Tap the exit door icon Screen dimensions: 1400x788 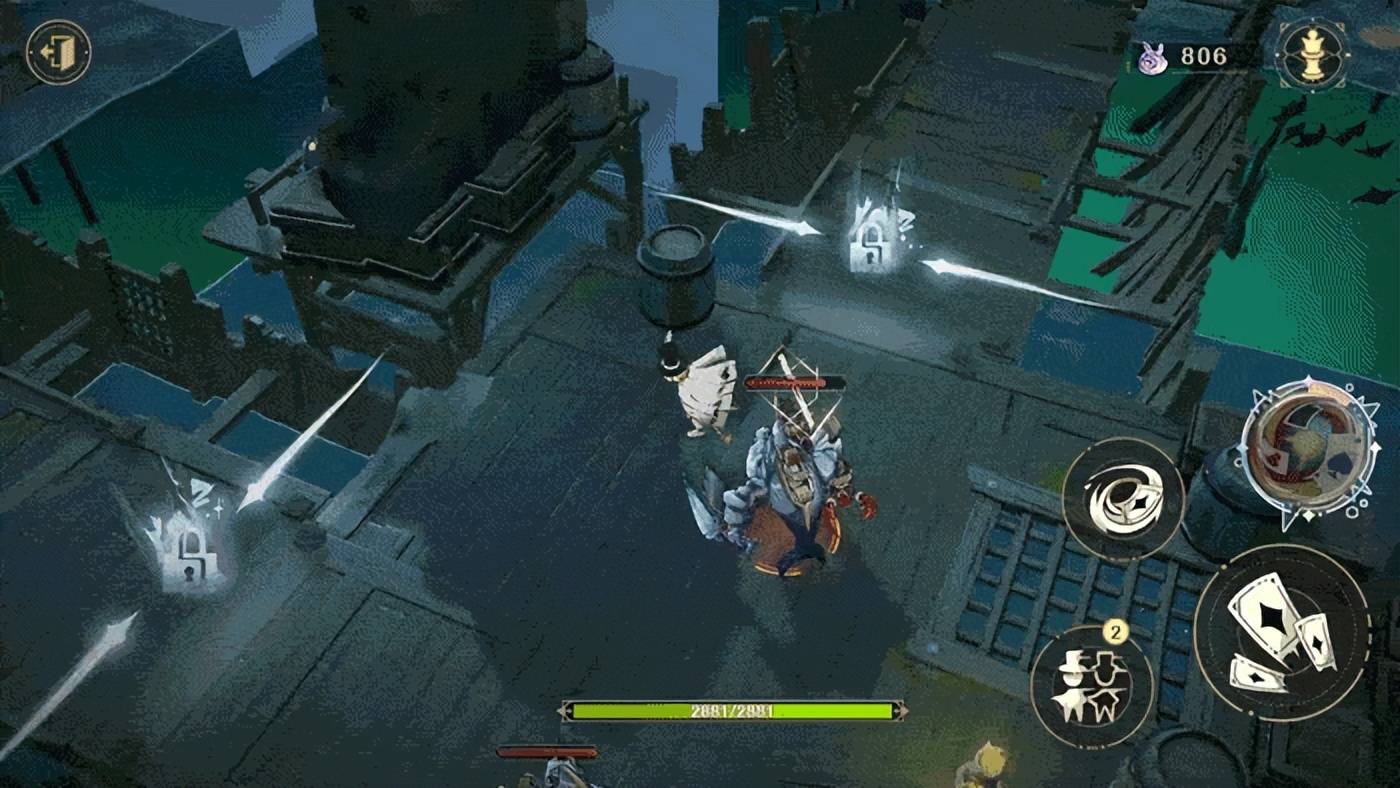click(x=58, y=52)
